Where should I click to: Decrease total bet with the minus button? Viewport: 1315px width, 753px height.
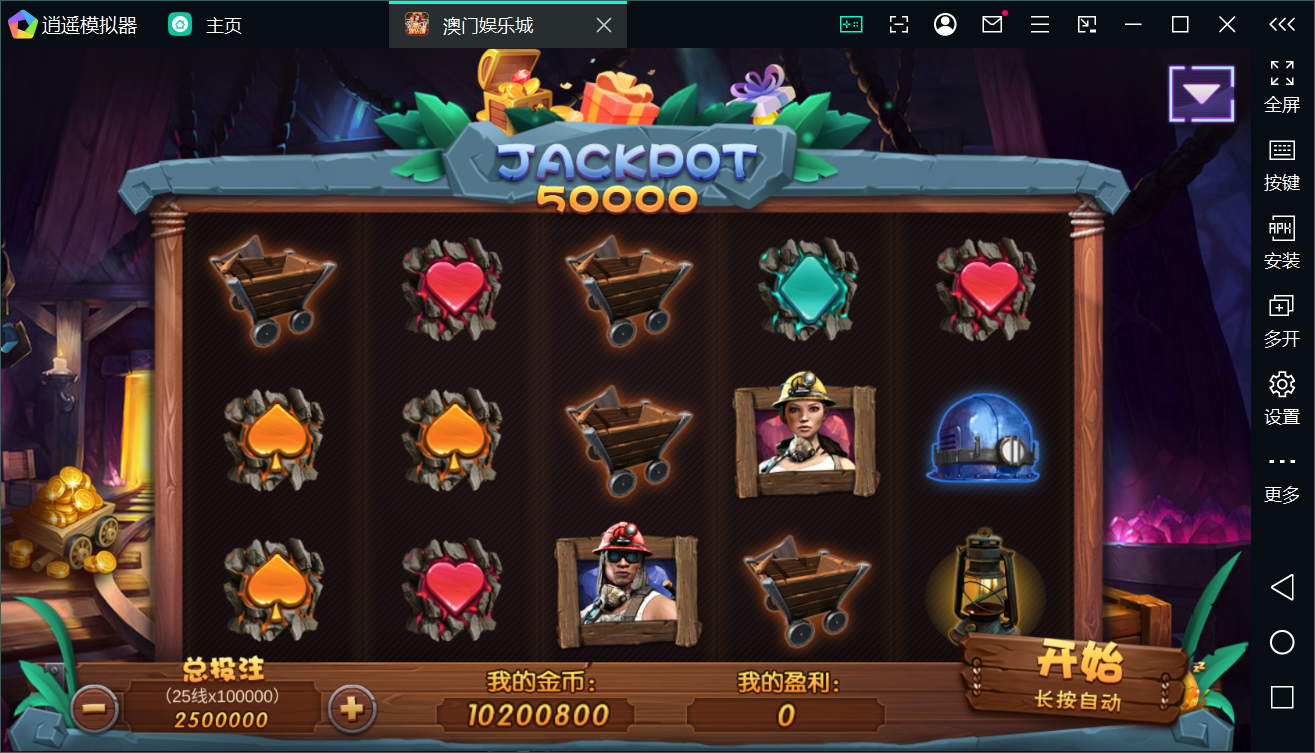95,709
